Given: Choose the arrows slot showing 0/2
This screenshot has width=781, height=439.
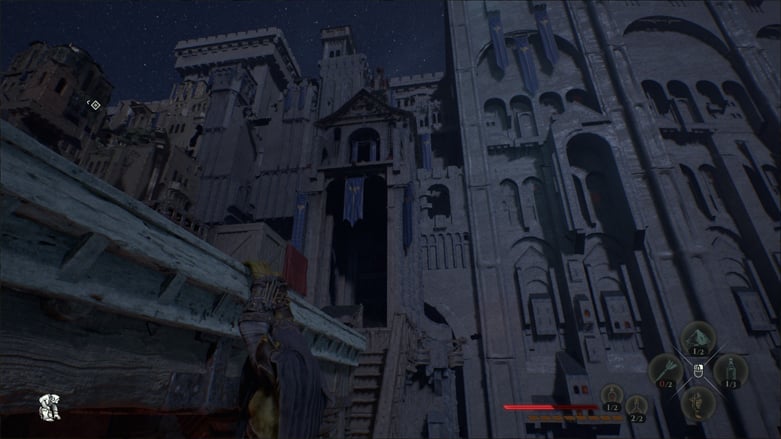Looking at the screenshot, I should point(666,371).
